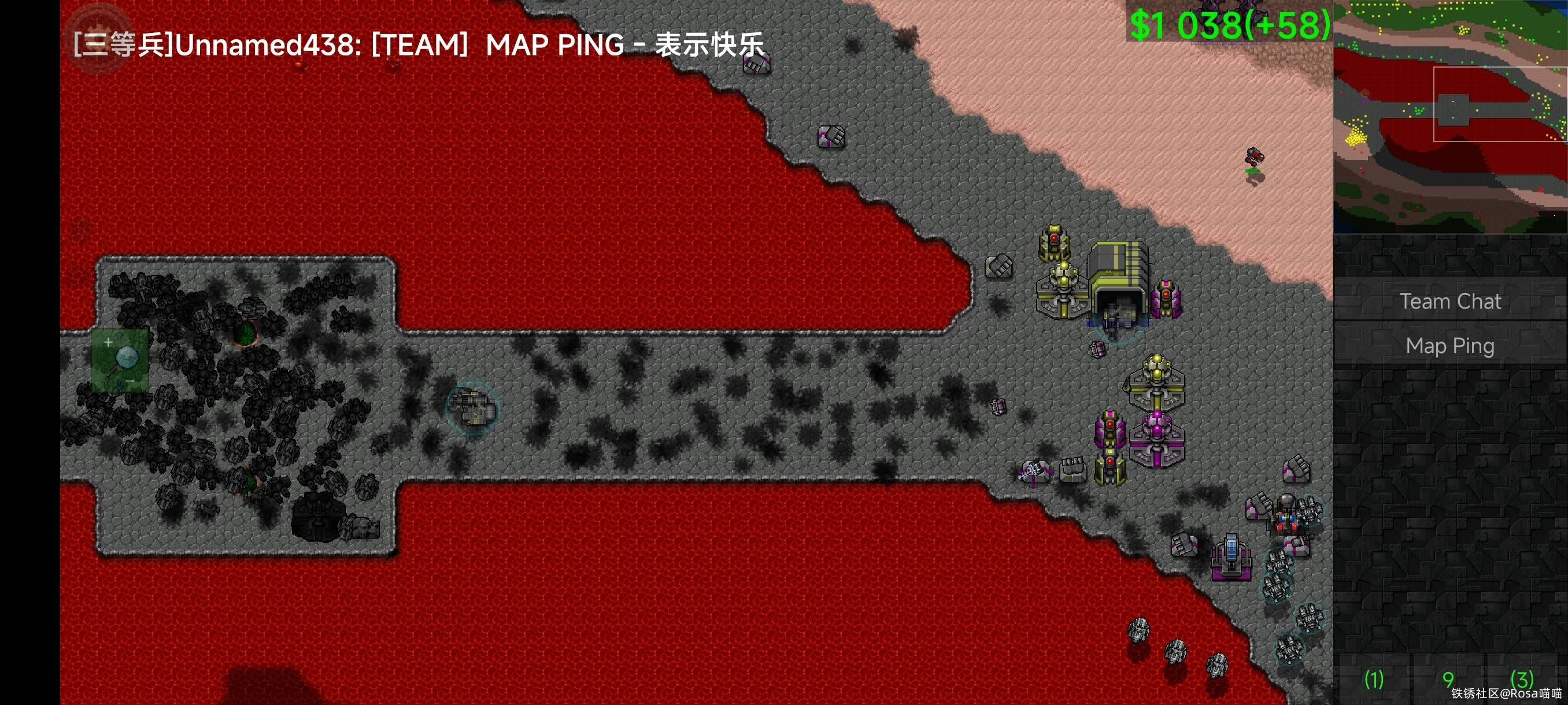Open the Team Chat panel

click(1450, 302)
